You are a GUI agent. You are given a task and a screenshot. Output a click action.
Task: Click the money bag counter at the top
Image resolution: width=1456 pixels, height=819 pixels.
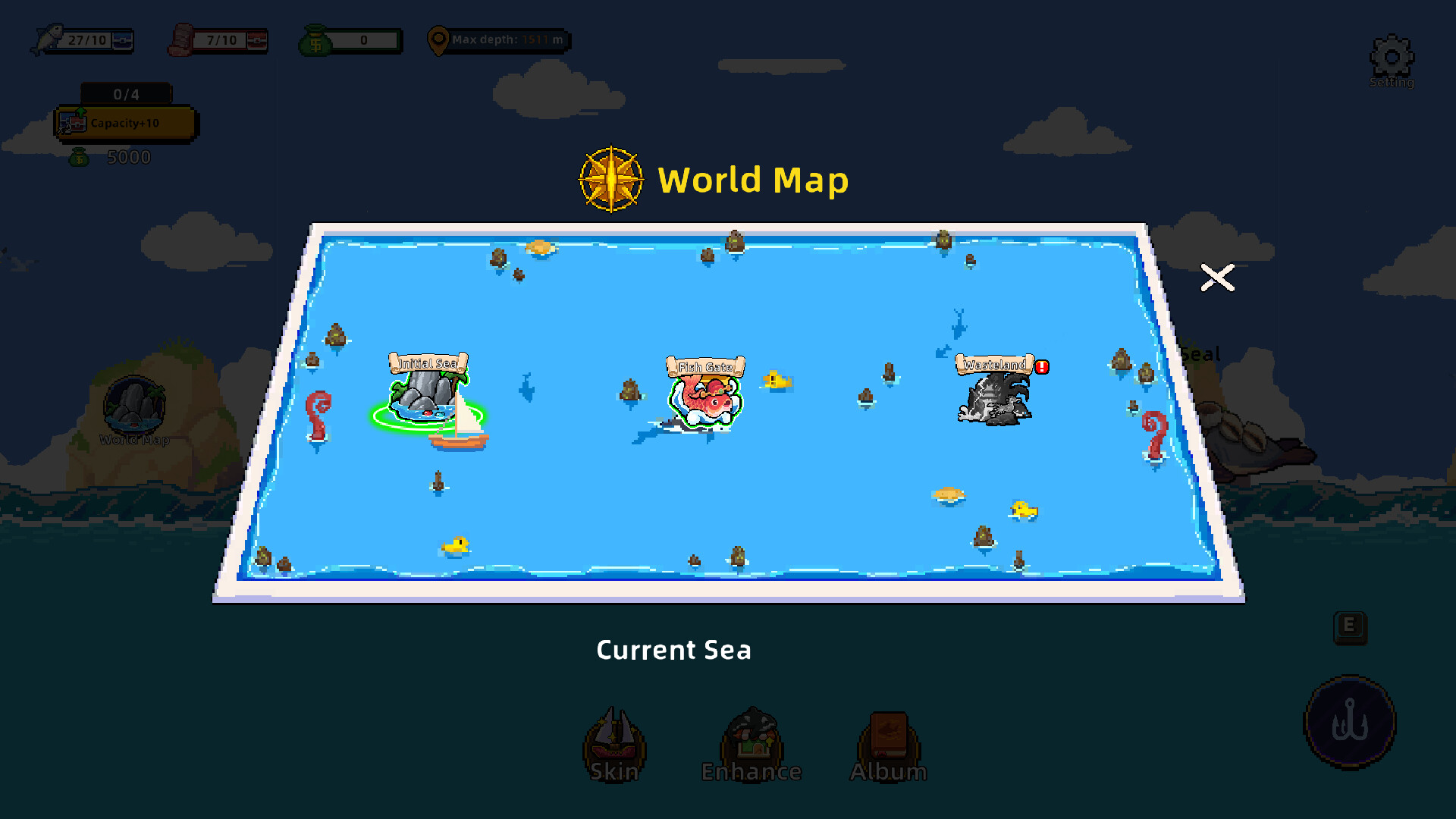coord(350,41)
